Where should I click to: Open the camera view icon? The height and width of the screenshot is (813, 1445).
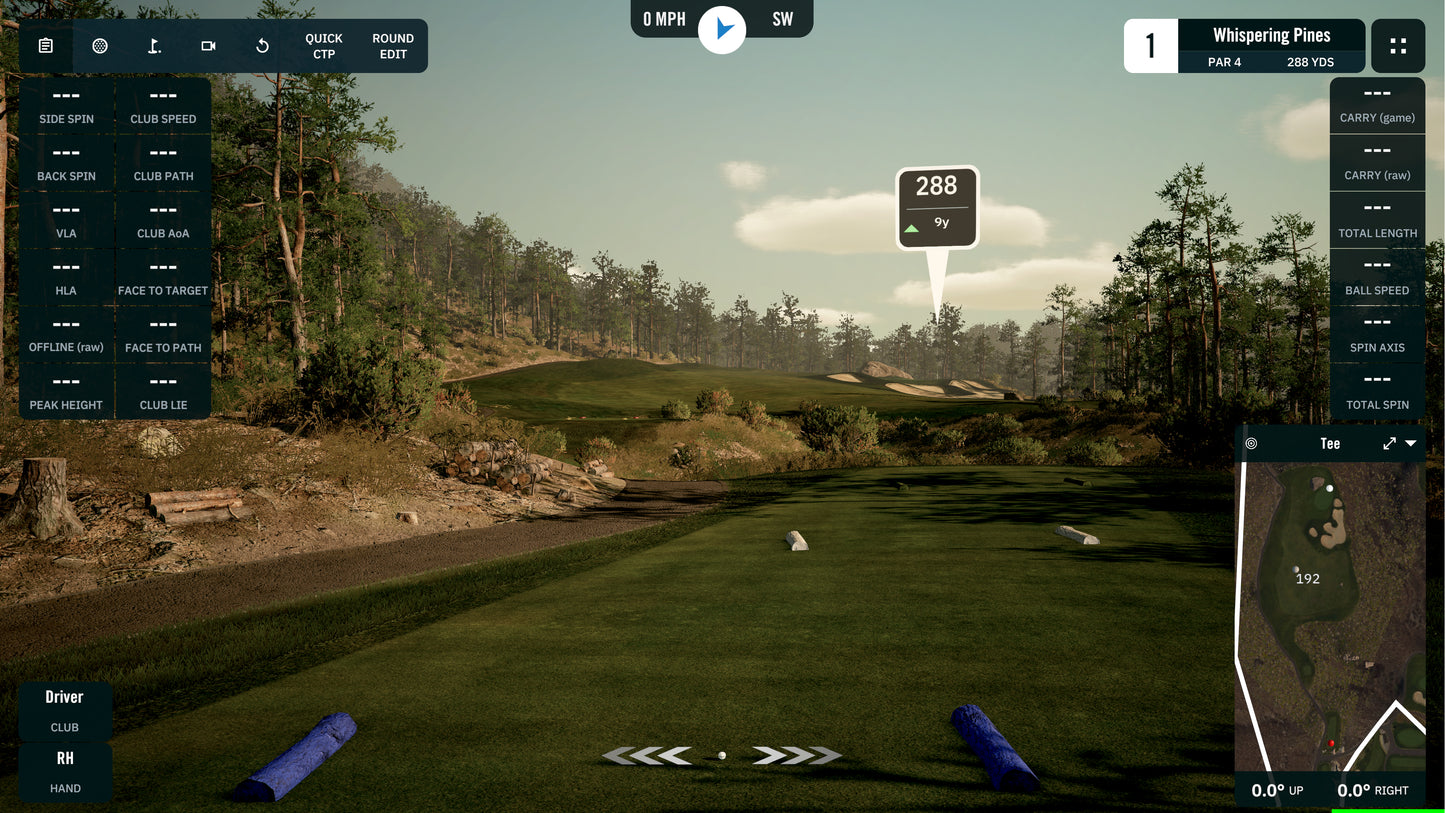coord(207,45)
